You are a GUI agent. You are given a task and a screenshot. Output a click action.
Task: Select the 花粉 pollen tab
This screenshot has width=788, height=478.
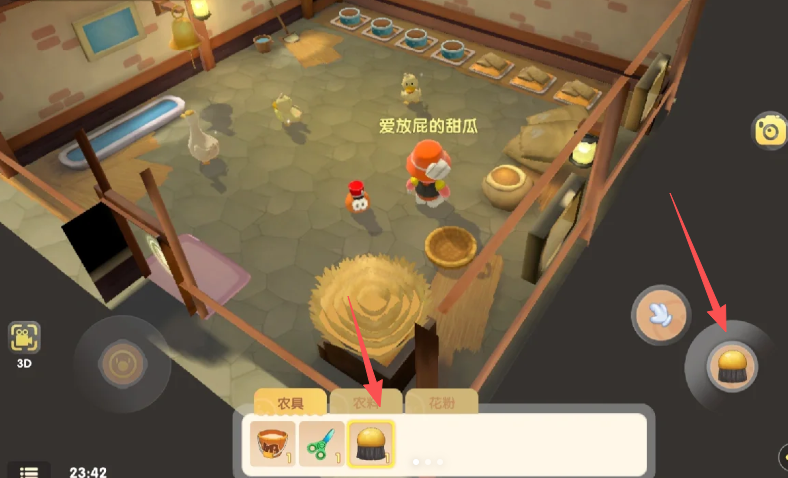coord(441,403)
